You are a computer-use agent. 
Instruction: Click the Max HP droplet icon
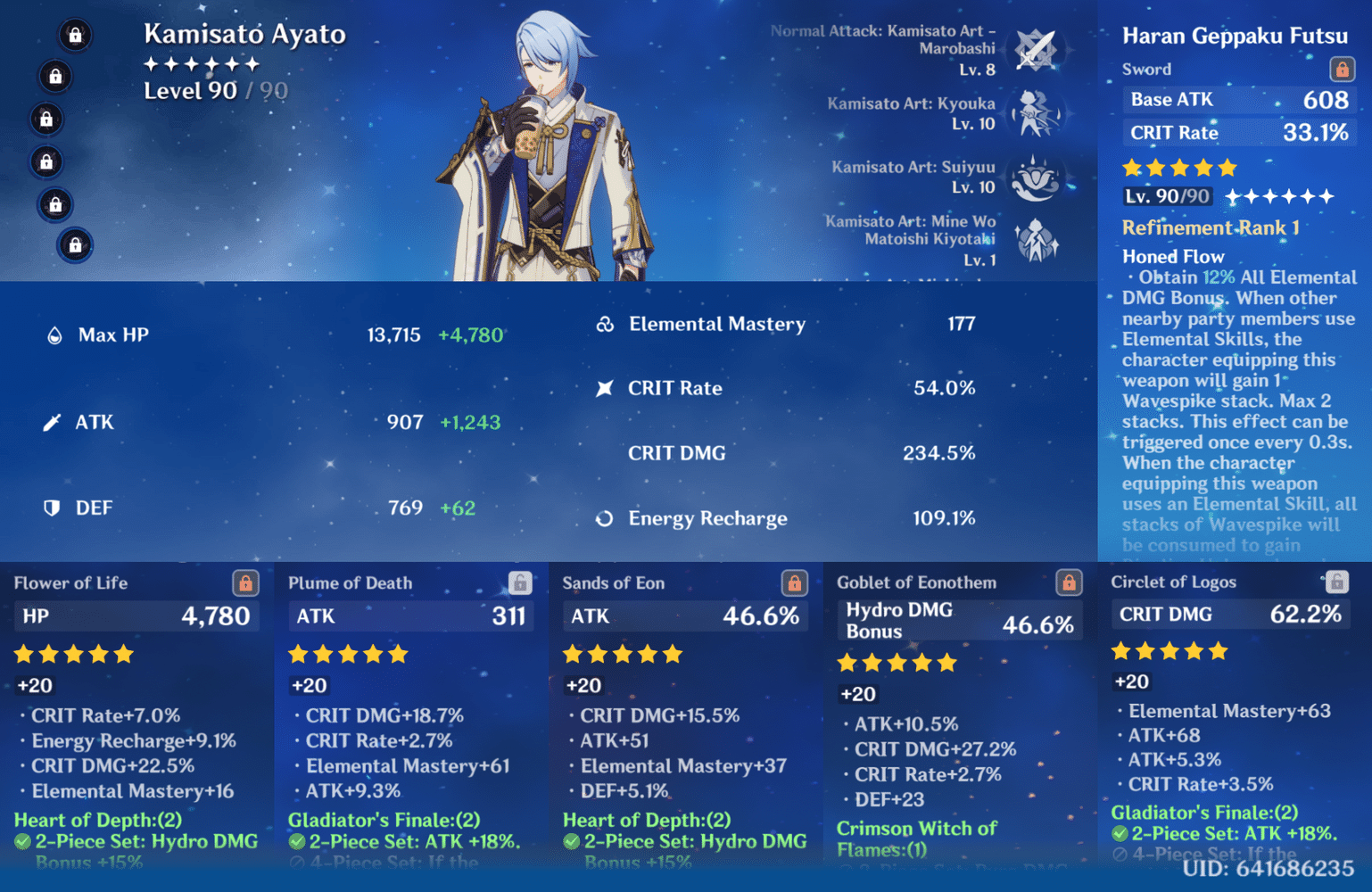(x=55, y=334)
